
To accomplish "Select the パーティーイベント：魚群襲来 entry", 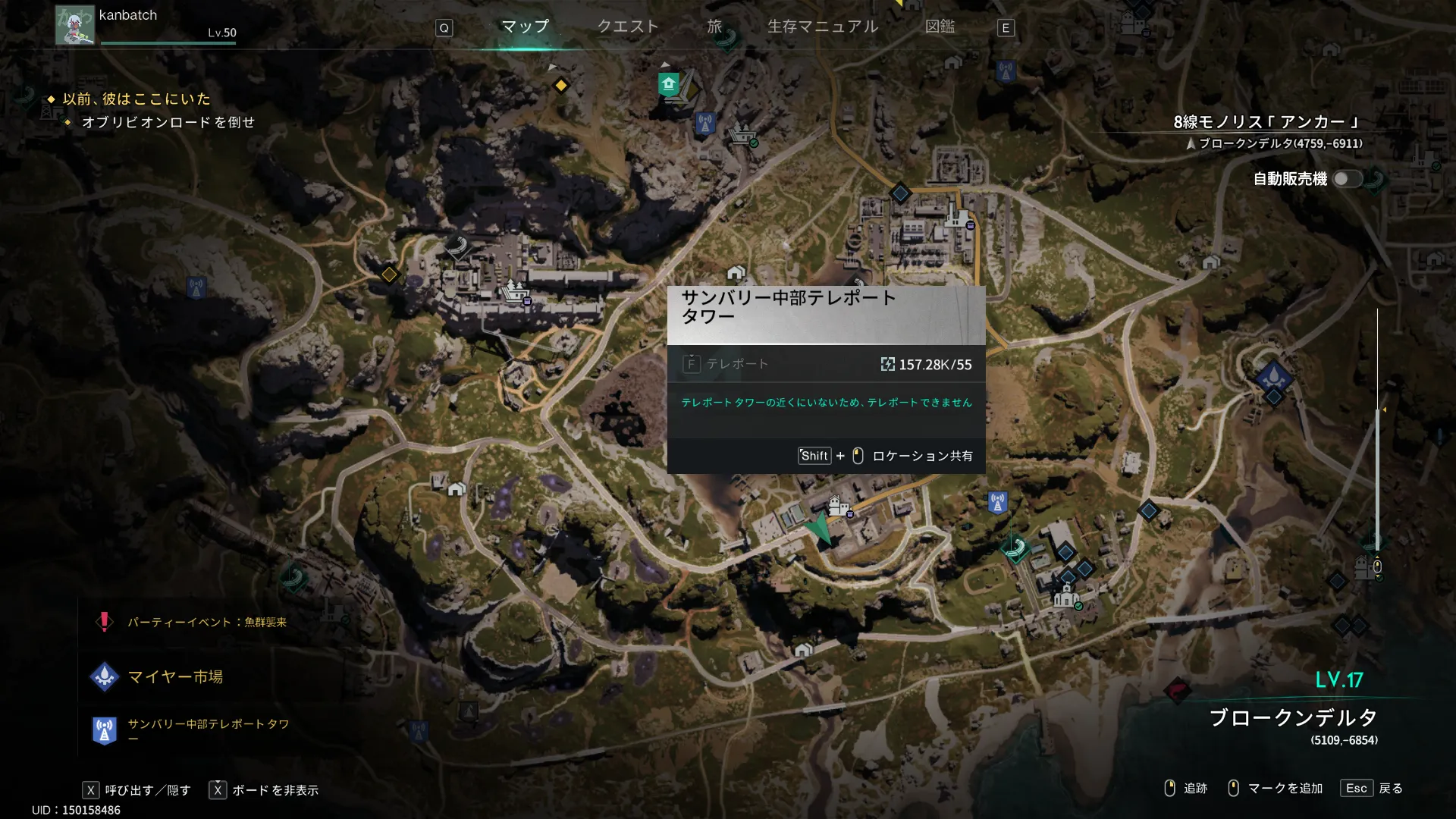I will coord(205,623).
